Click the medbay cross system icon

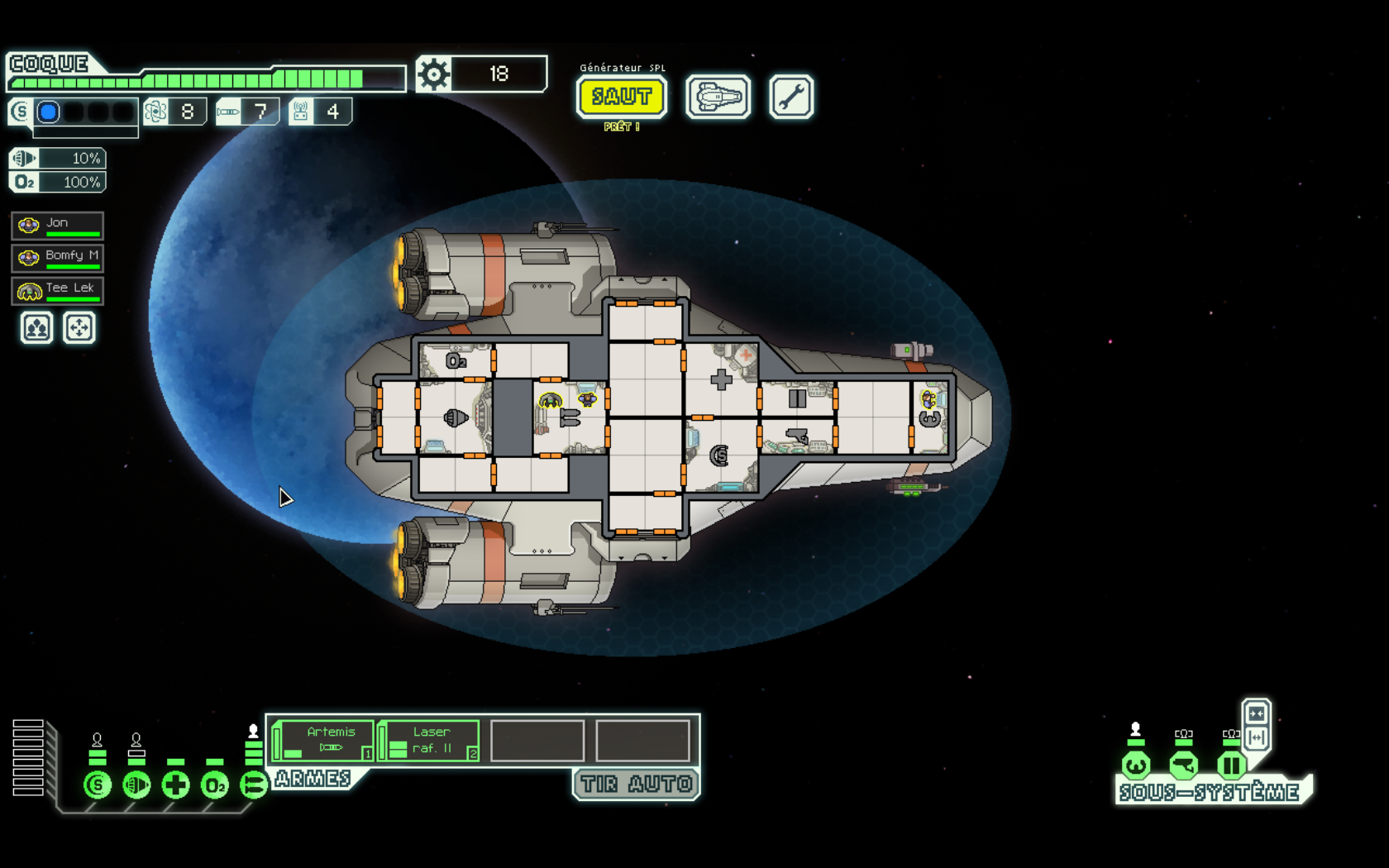[175, 785]
